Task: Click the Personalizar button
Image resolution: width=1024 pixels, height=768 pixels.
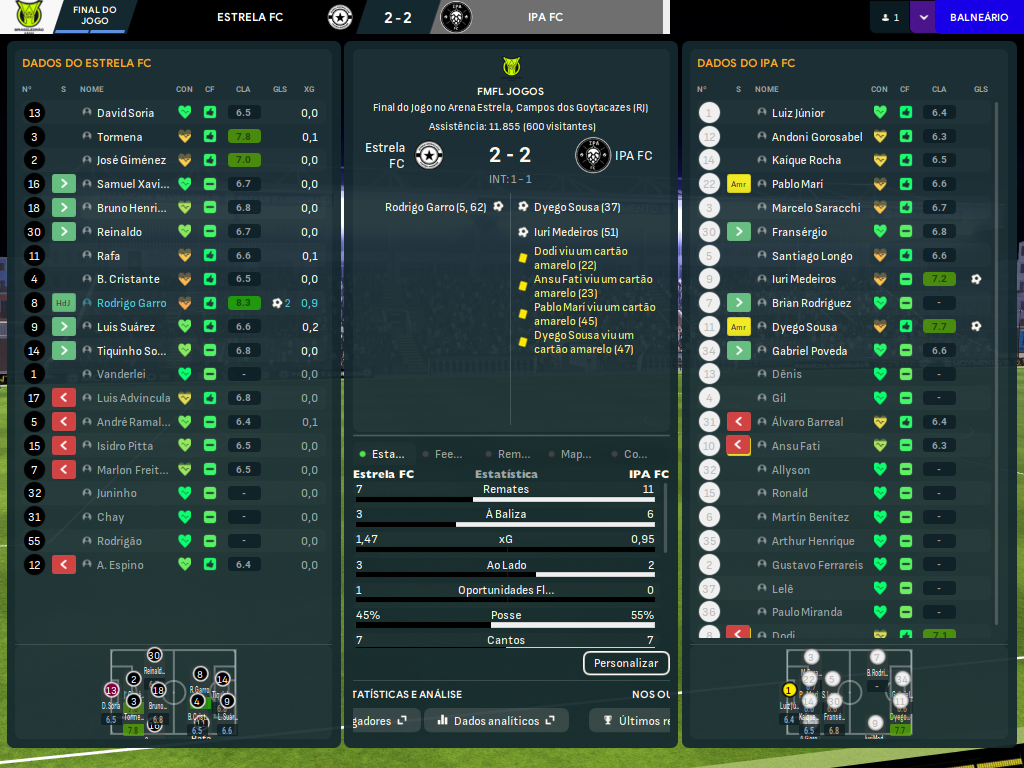Action: coord(626,663)
